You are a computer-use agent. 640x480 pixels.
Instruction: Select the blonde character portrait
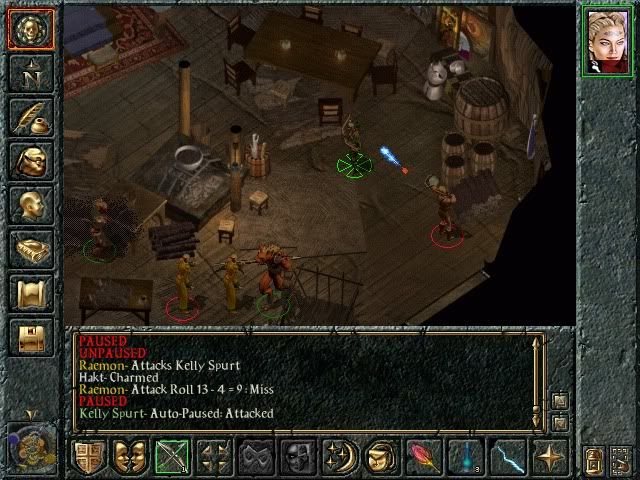coord(608,42)
